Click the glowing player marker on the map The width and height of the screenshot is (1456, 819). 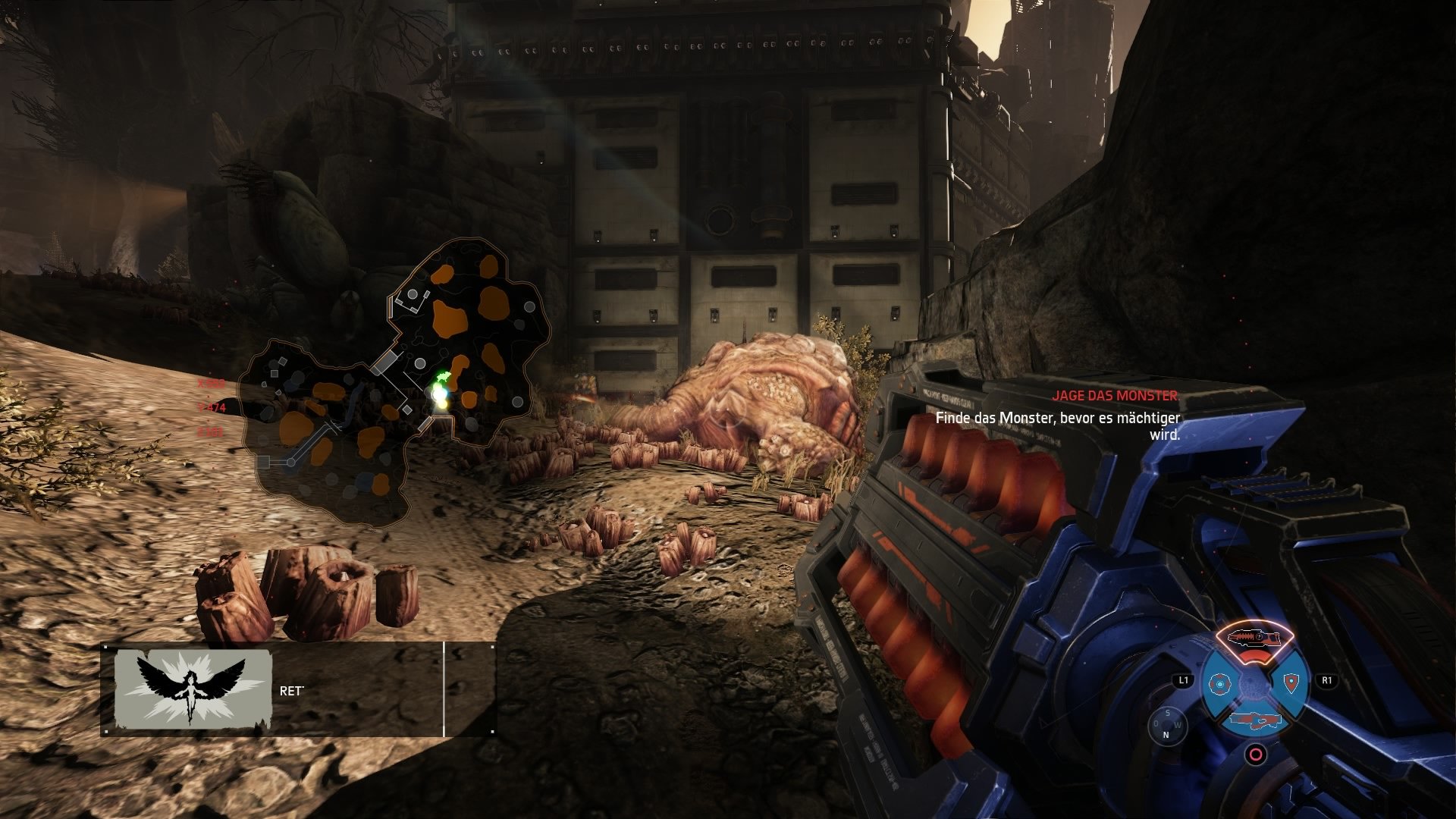pos(438,394)
